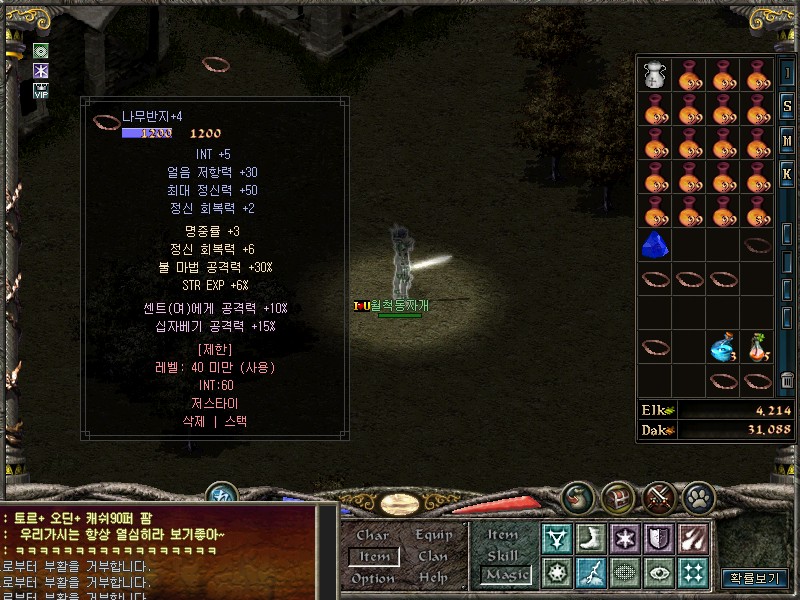Open the Clan menu
The width and height of the screenshot is (800, 600).
433,557
